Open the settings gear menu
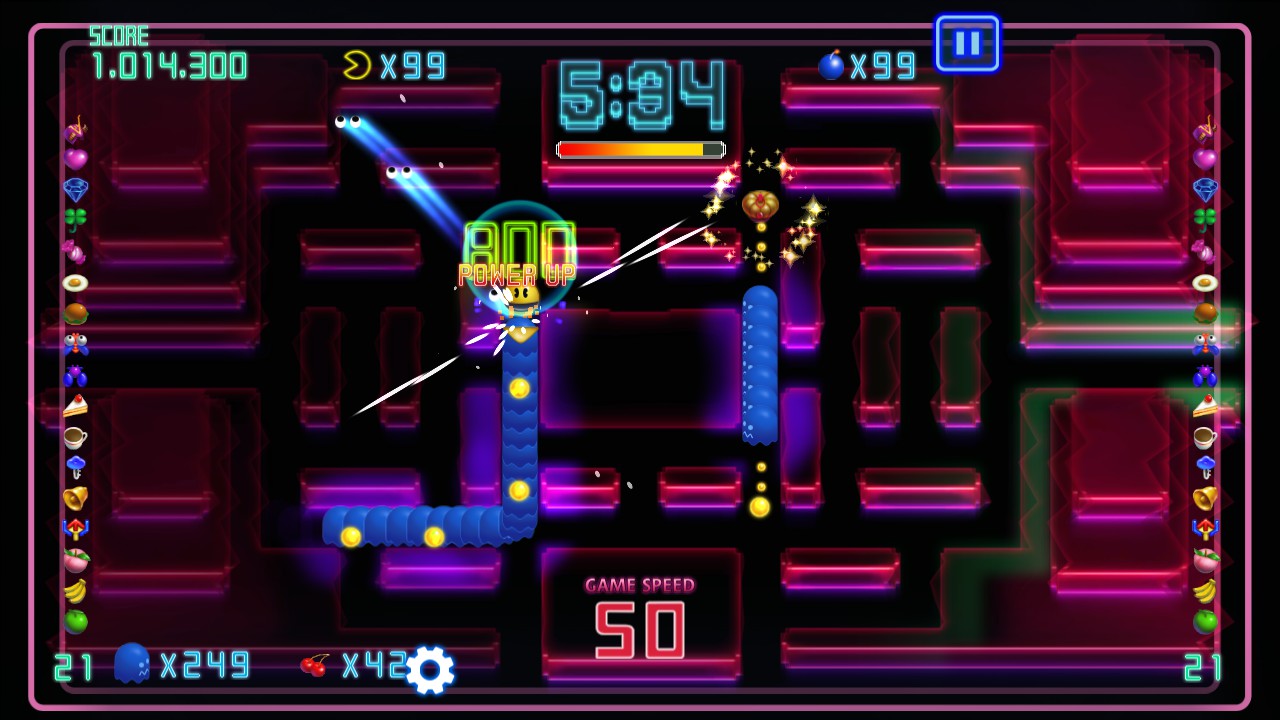This screenshot has height=720, width=1280. [430, 669]
